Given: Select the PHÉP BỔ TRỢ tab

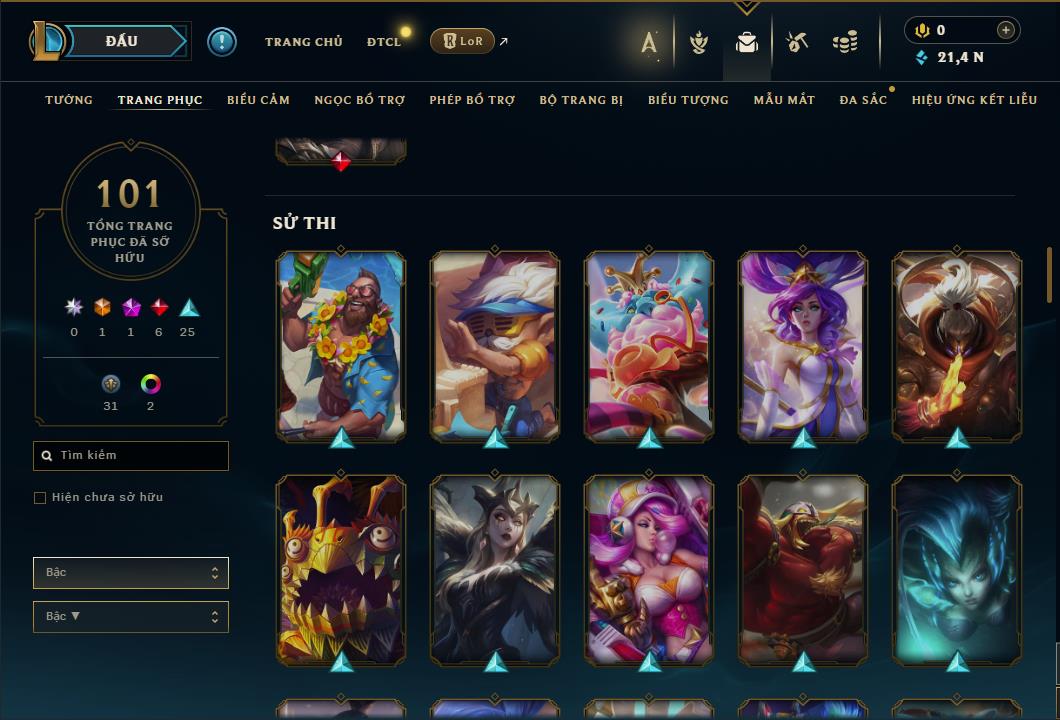Looking at the screenshot, I should [x=472, y=100].
